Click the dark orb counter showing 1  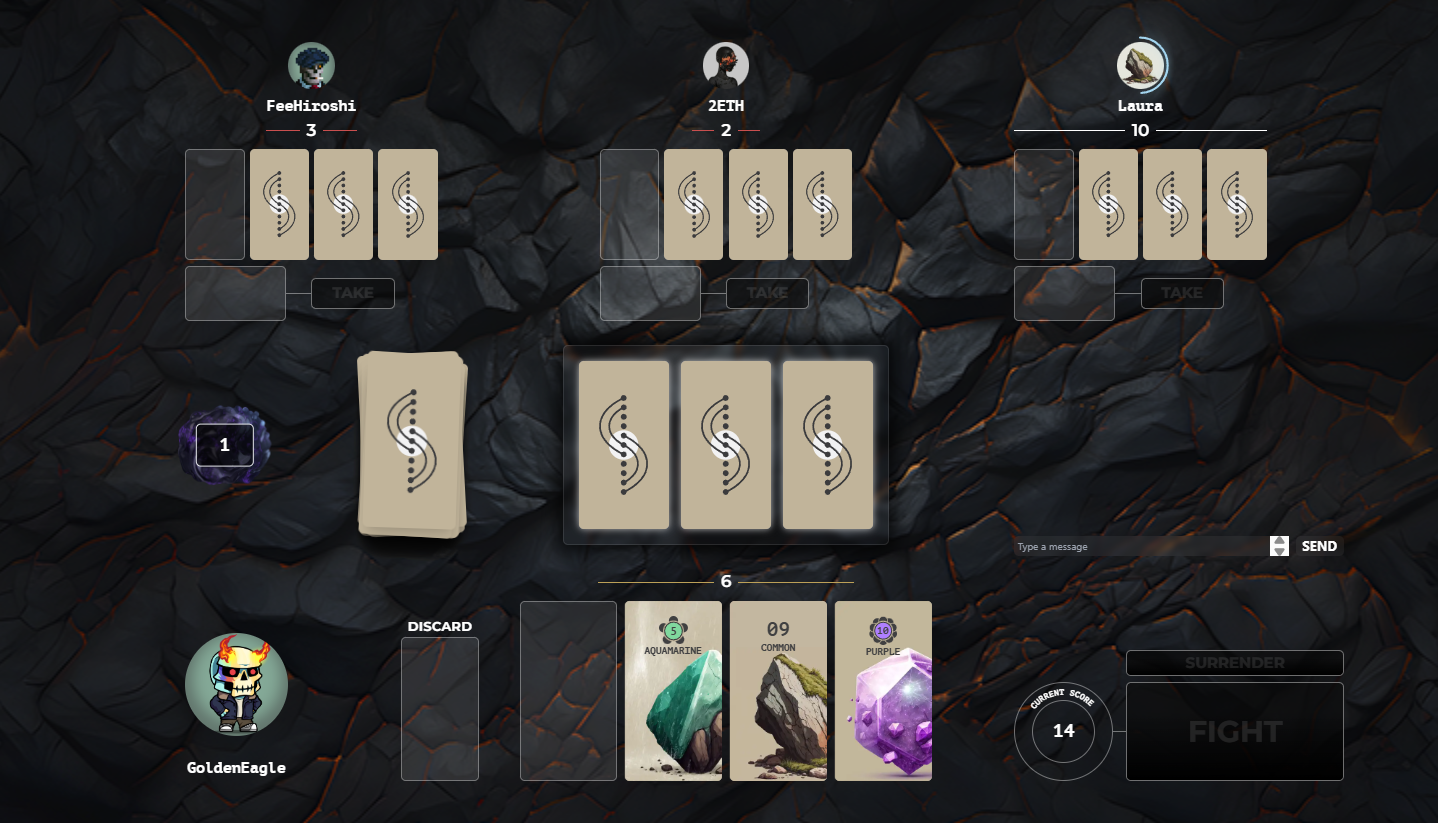[224, 445]
